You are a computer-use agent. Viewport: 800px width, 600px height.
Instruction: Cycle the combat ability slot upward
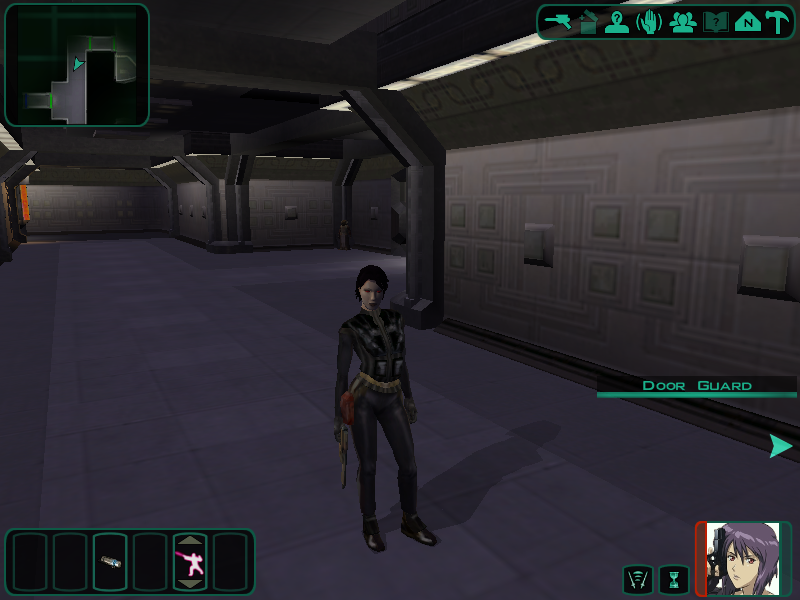pos(190,541)
